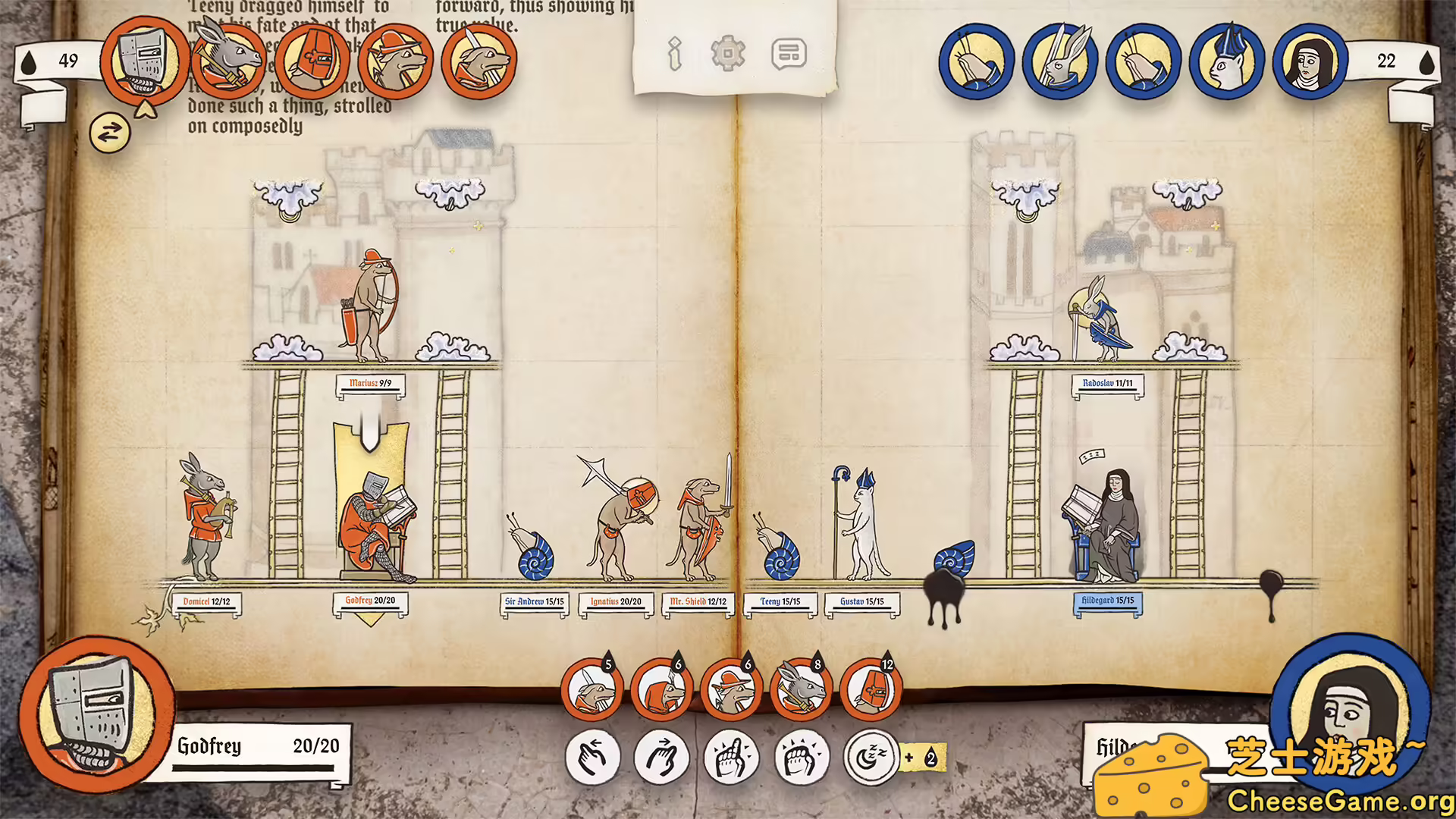The width and height of the screenshot is (1456, 819).
Task: Open the info panel icon
Action: (674, 53)
